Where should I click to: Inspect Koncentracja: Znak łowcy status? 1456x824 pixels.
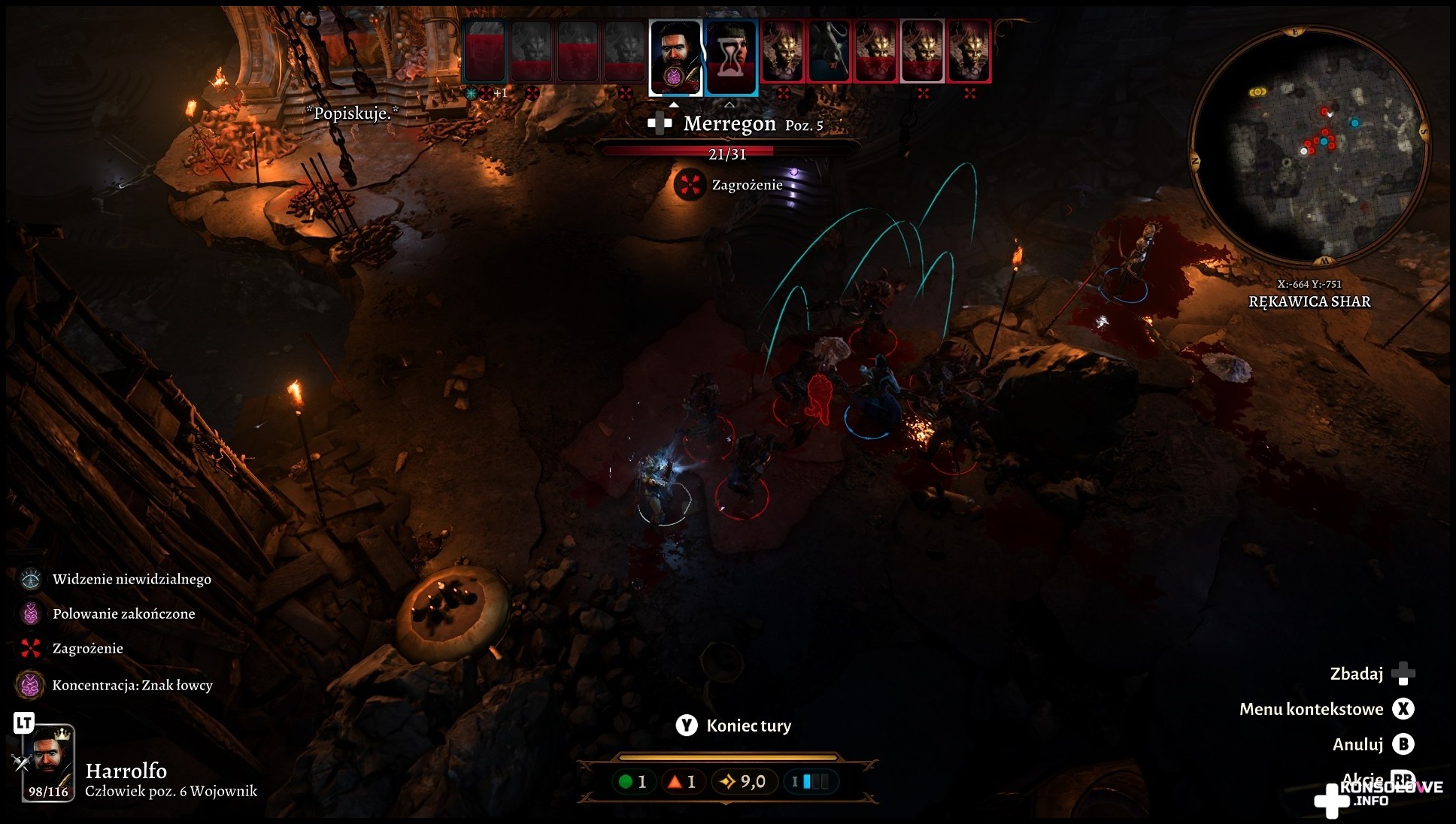click(x=30, y=685)
